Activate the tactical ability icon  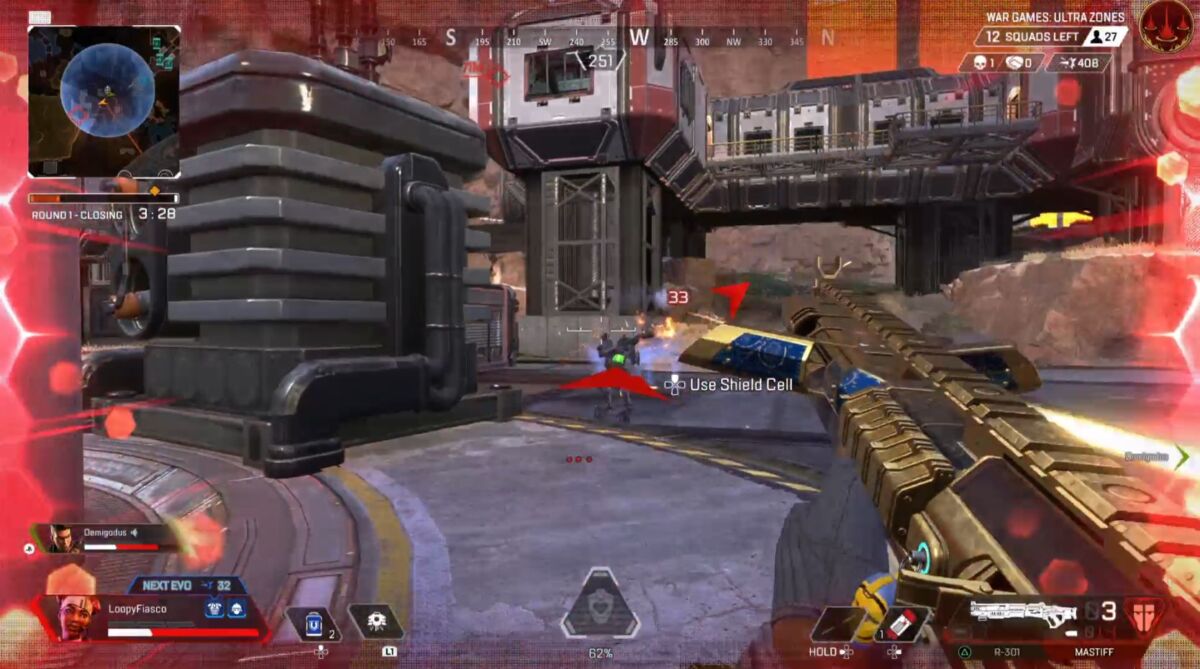click(x=377, y=622)
